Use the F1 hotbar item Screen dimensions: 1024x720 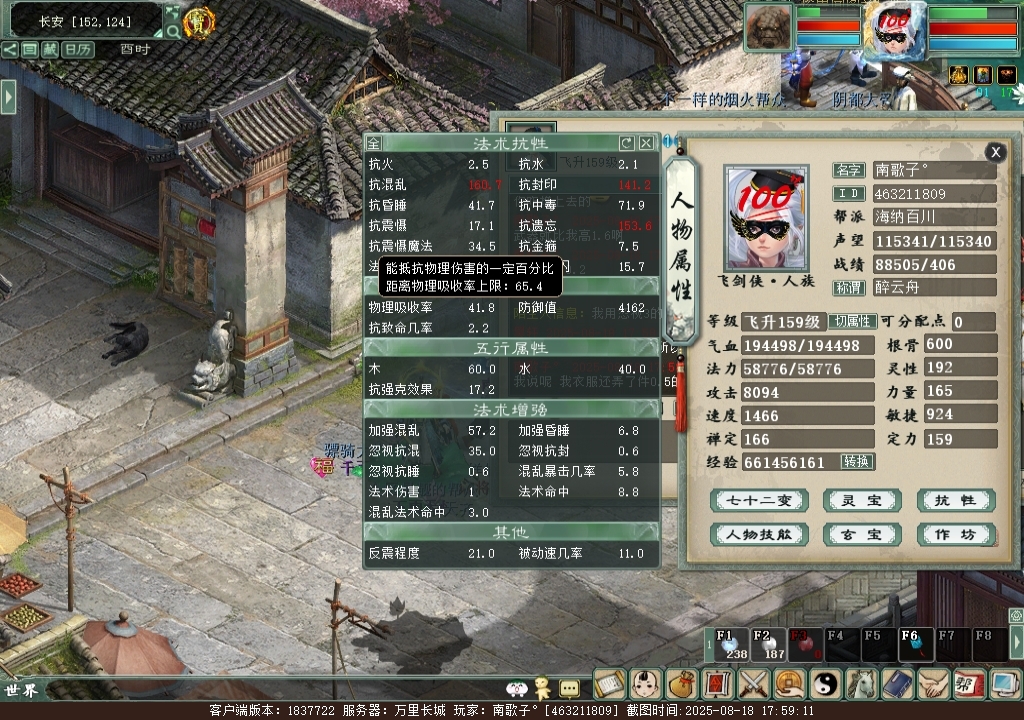[729, 645]
